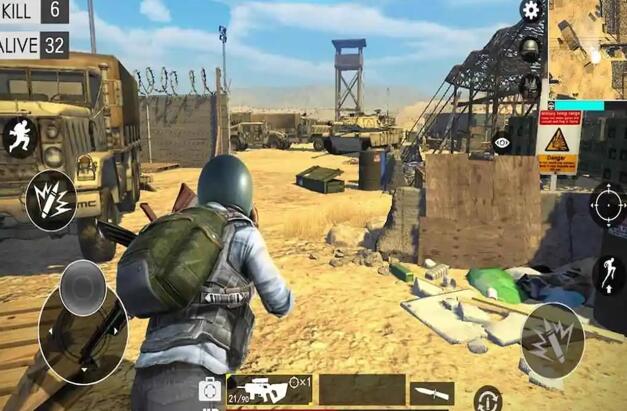Open the settings gear menu
The width and height of the screenshot is (627, 411).
pos(532,11)
